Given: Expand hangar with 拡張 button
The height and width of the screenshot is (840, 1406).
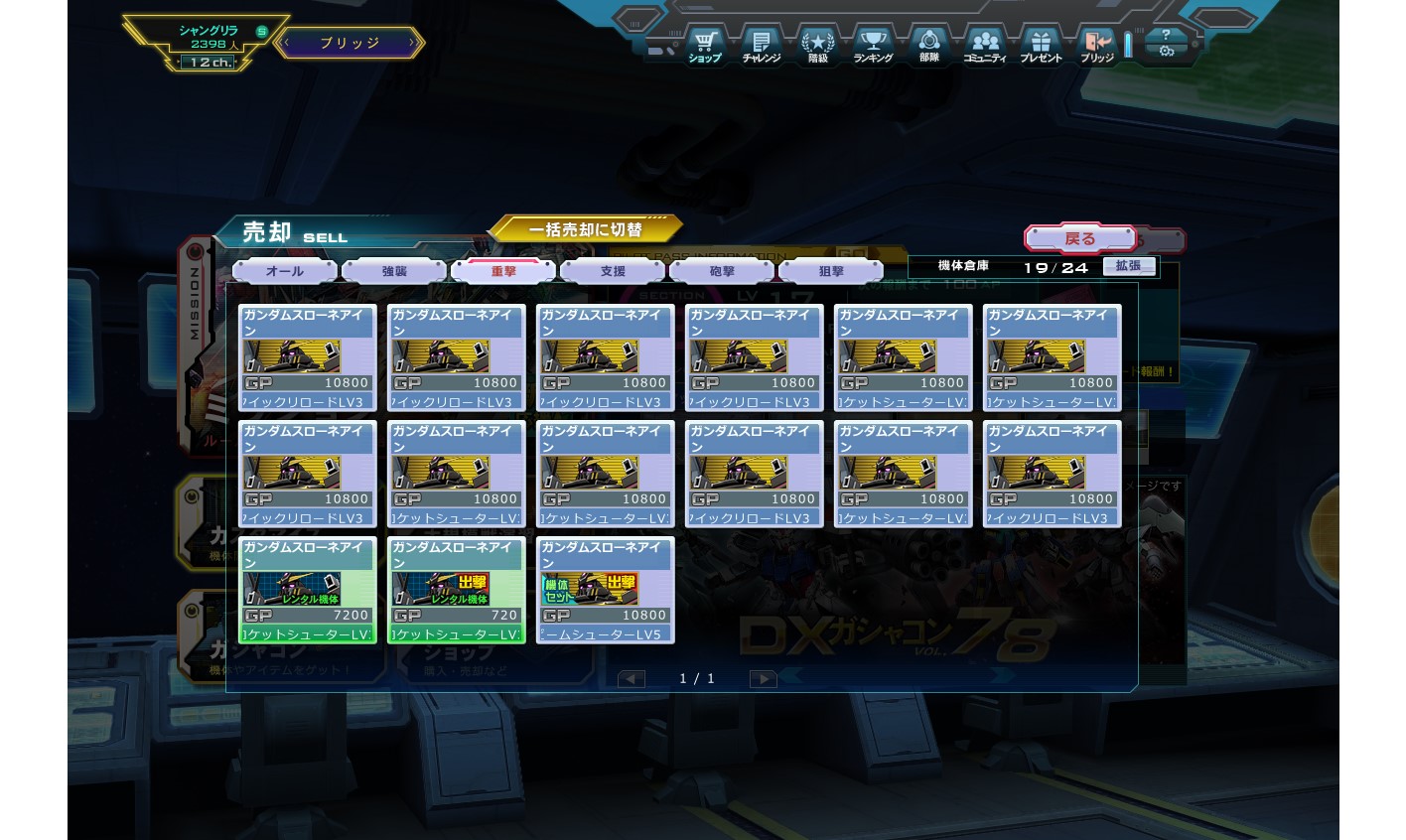Looking at the screenshot, I should tap(1129, 266).
